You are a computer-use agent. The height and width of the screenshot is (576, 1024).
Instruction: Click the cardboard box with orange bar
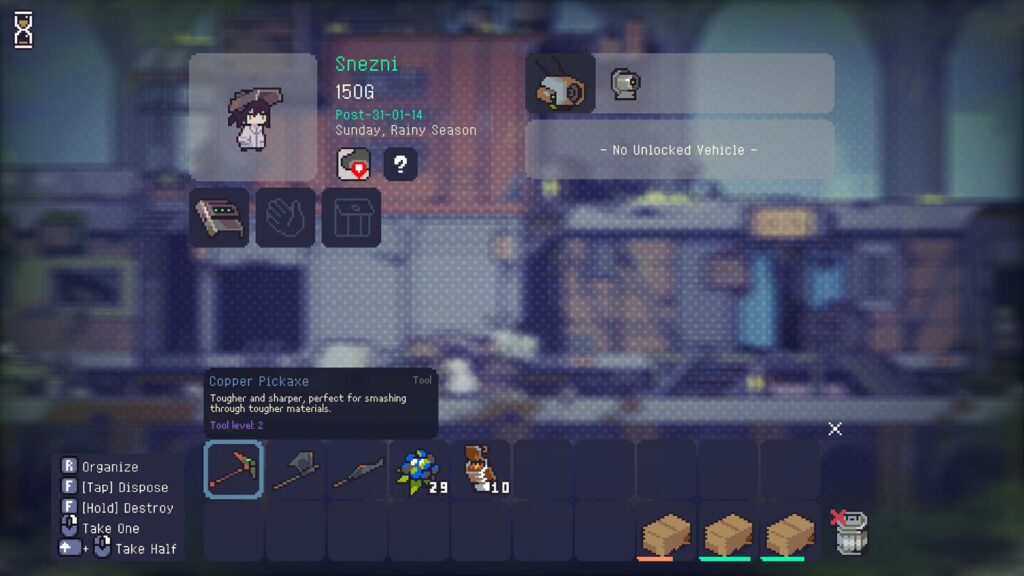(666, 534)
